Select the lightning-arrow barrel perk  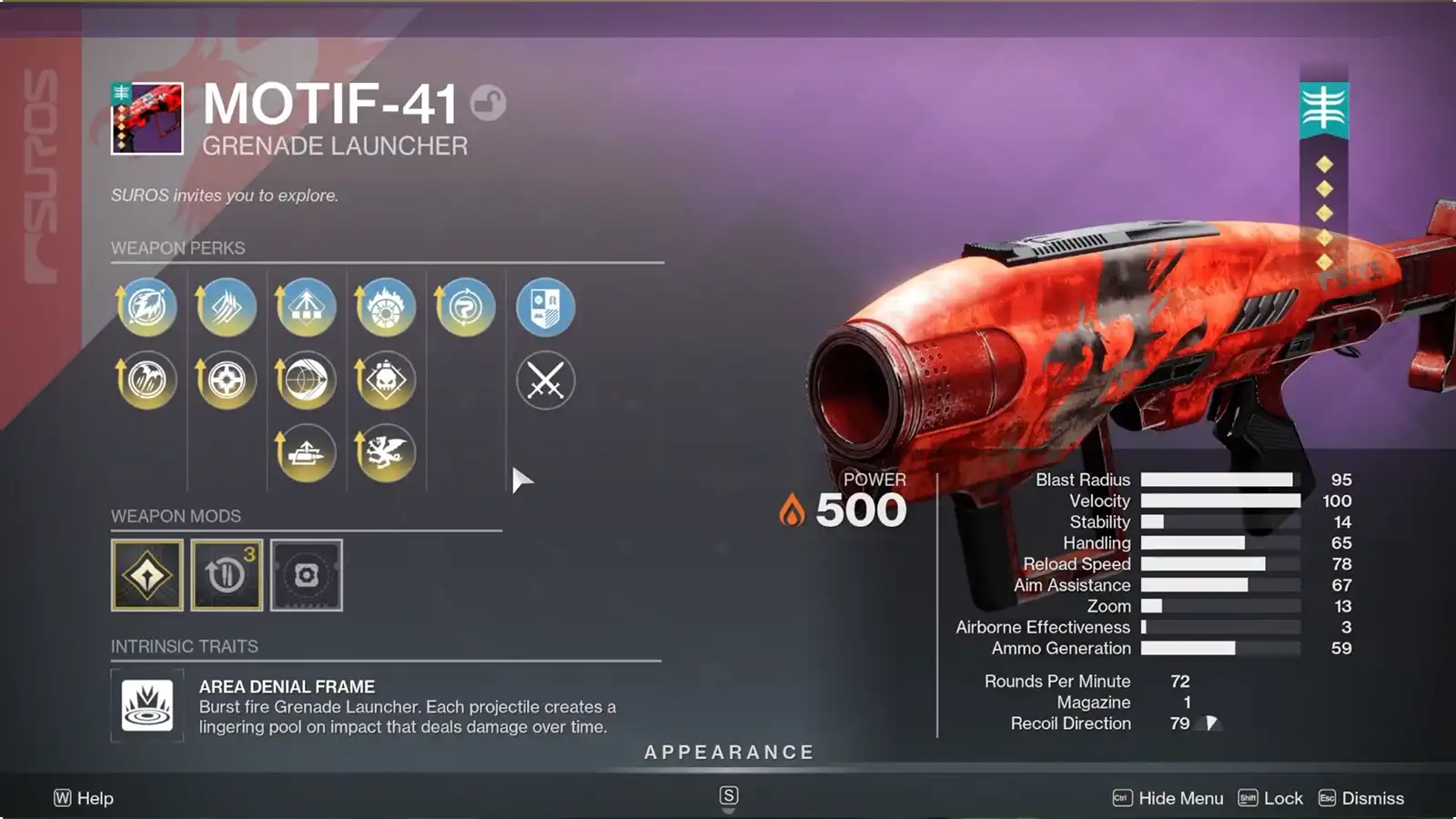click(147, 308)
